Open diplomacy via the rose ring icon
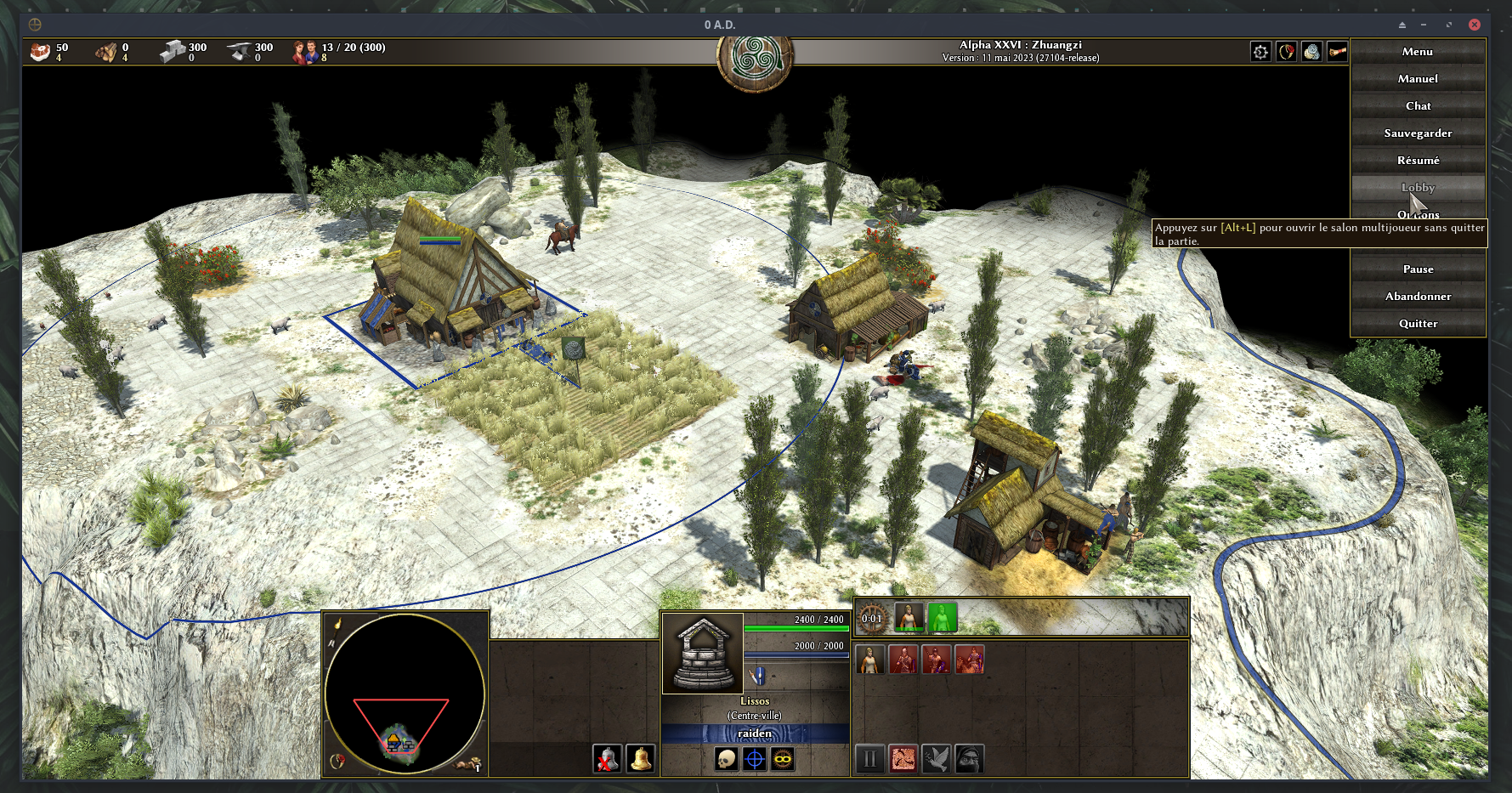1512x793 pixels. (x=1287, y=52)
